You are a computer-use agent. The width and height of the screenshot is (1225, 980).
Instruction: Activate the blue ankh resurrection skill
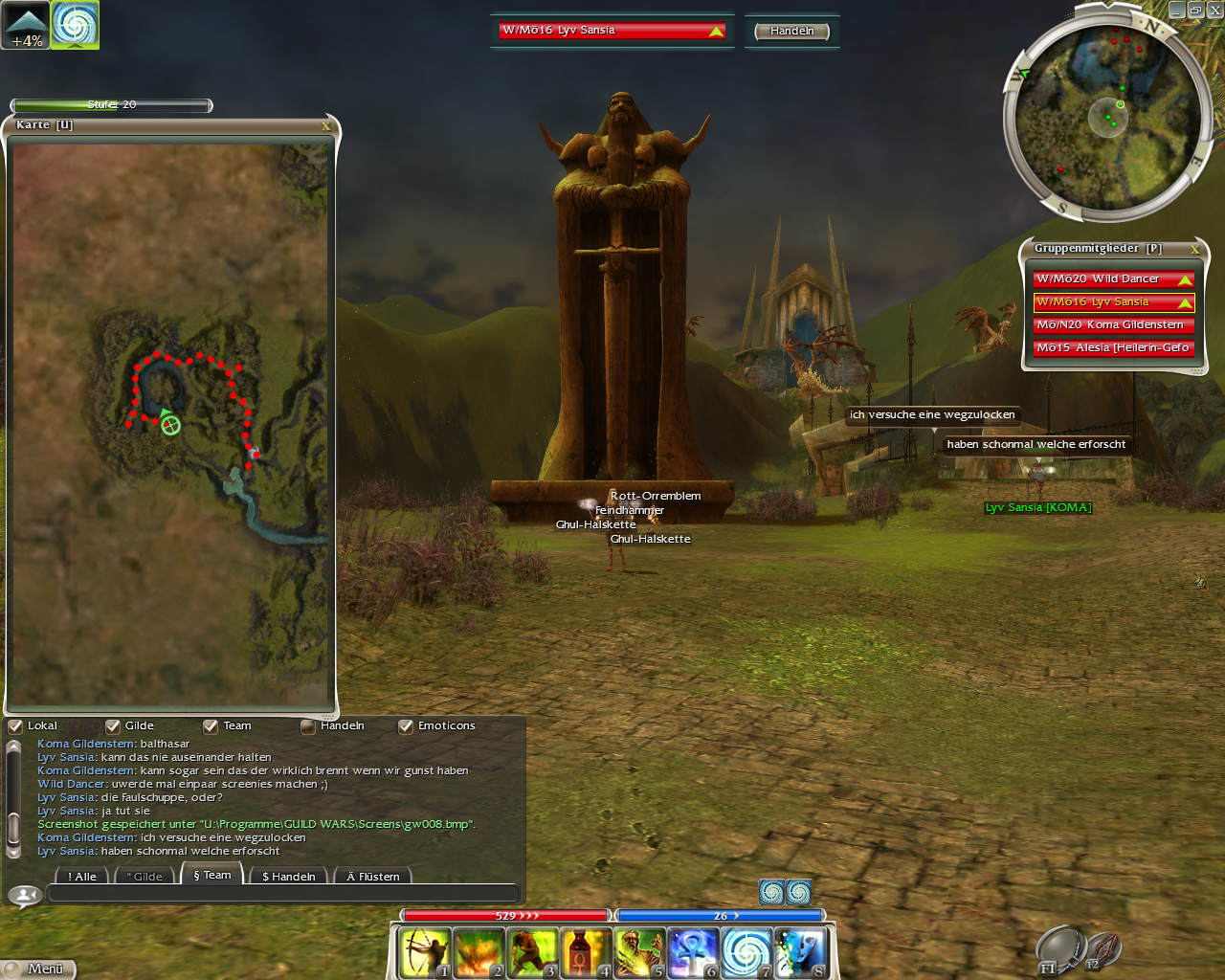pos(693,953)
